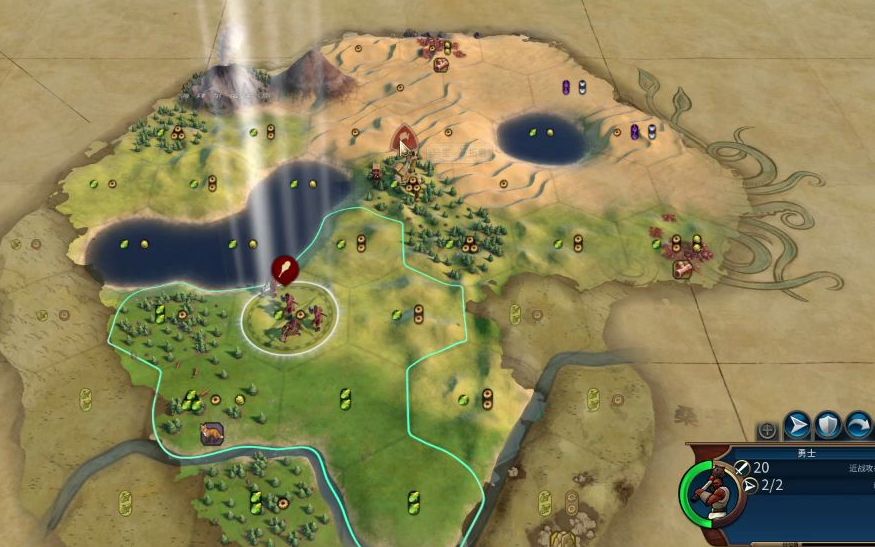Activate the move-to arrow unit action
This screenshot has height=547, width=875.
(797, 426)
